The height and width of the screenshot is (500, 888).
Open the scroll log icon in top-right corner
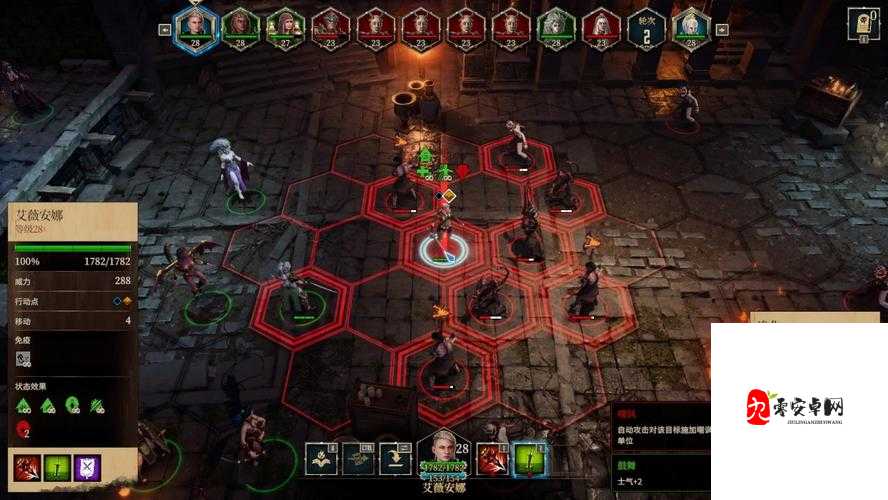pyautogui.click(x=862, y=22)
